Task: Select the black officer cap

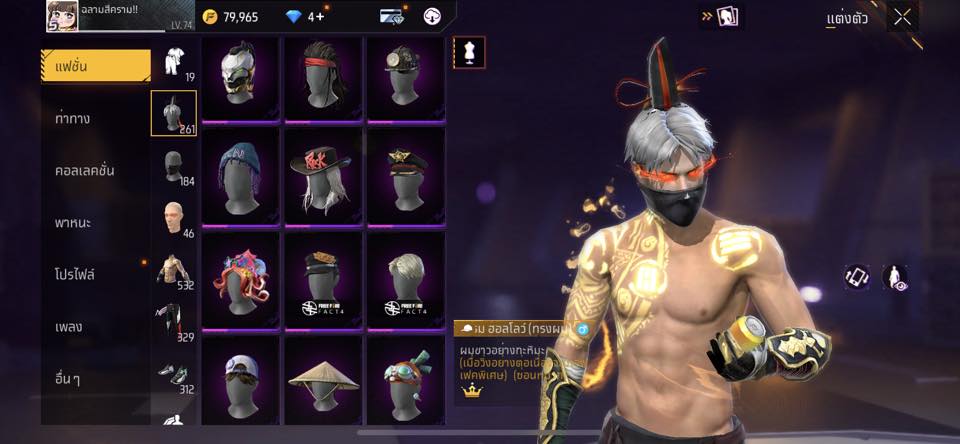Action: pyautogui.click(x=406, y=178)
